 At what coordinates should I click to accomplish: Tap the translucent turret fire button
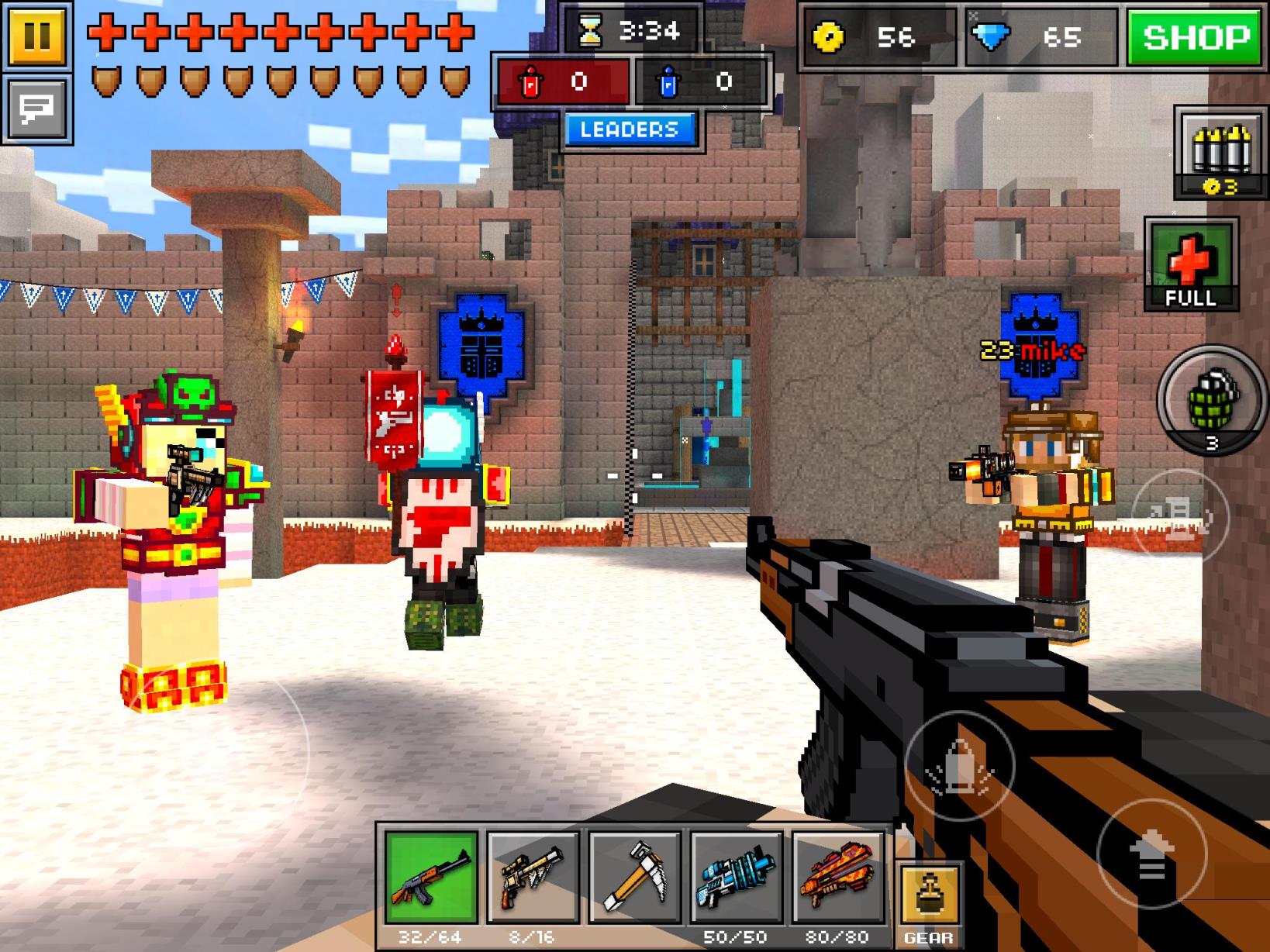[1180, 516]
